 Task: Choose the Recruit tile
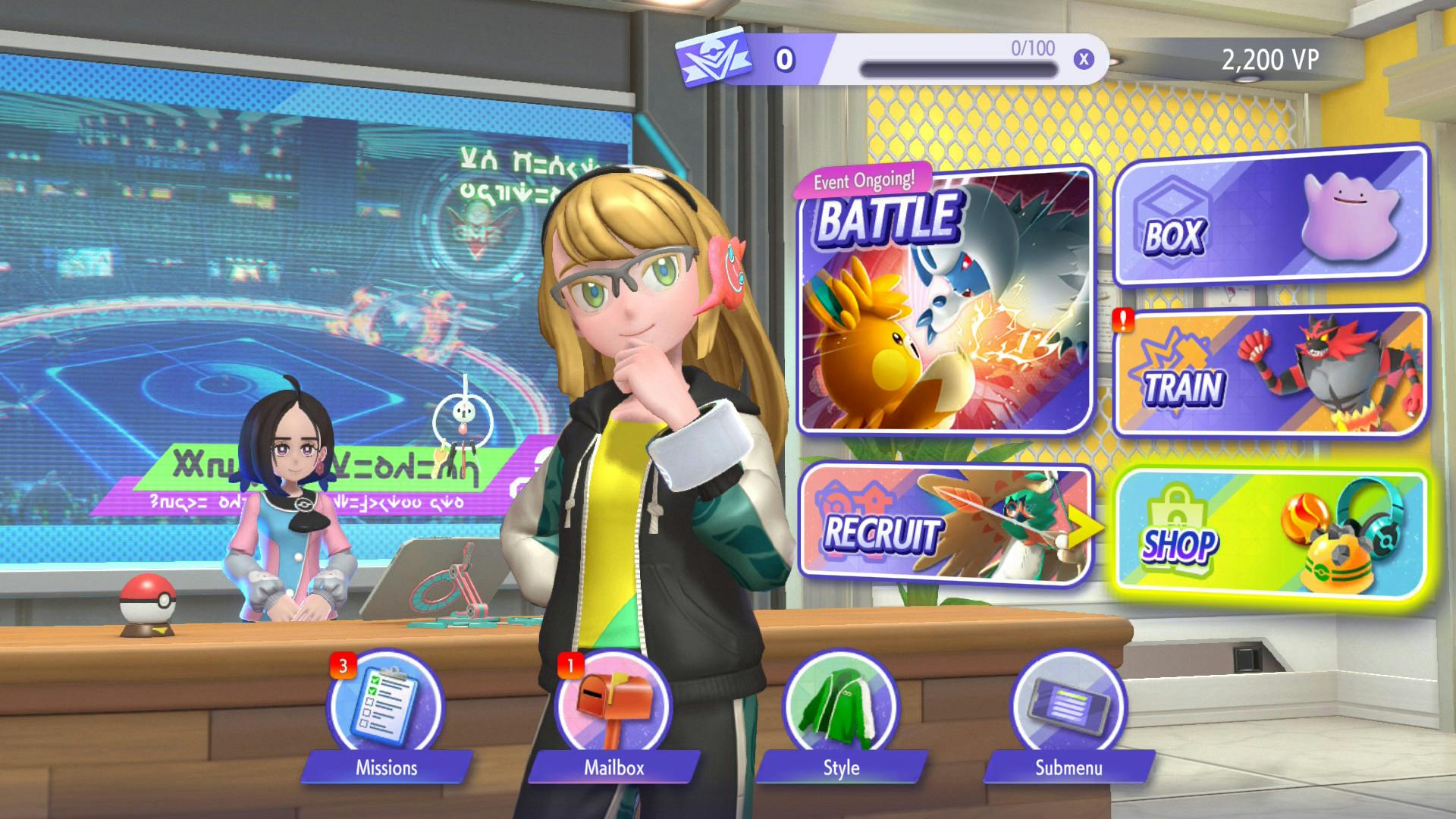(x=946, y=523)
